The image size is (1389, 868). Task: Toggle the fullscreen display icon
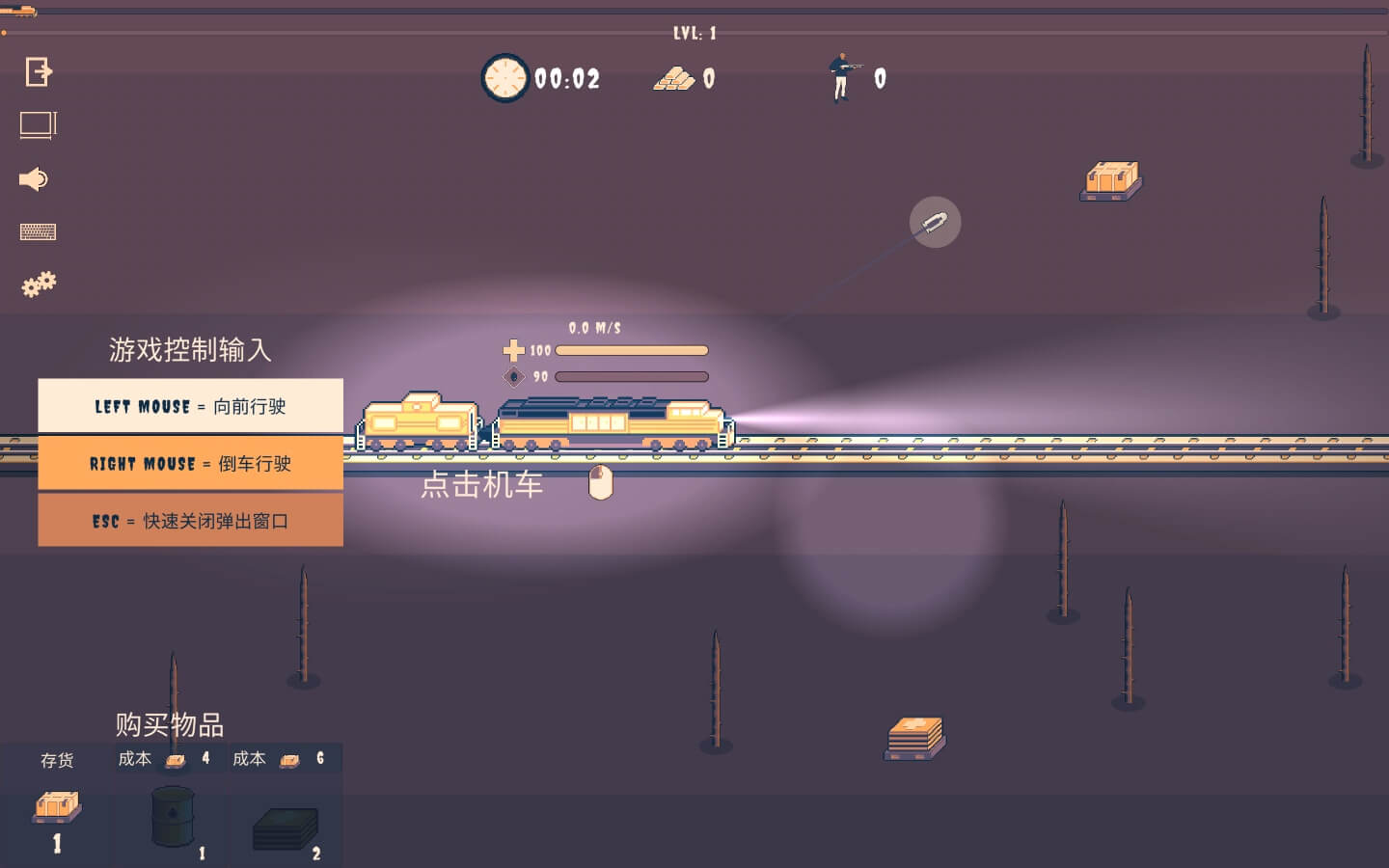tap(39, 125)
